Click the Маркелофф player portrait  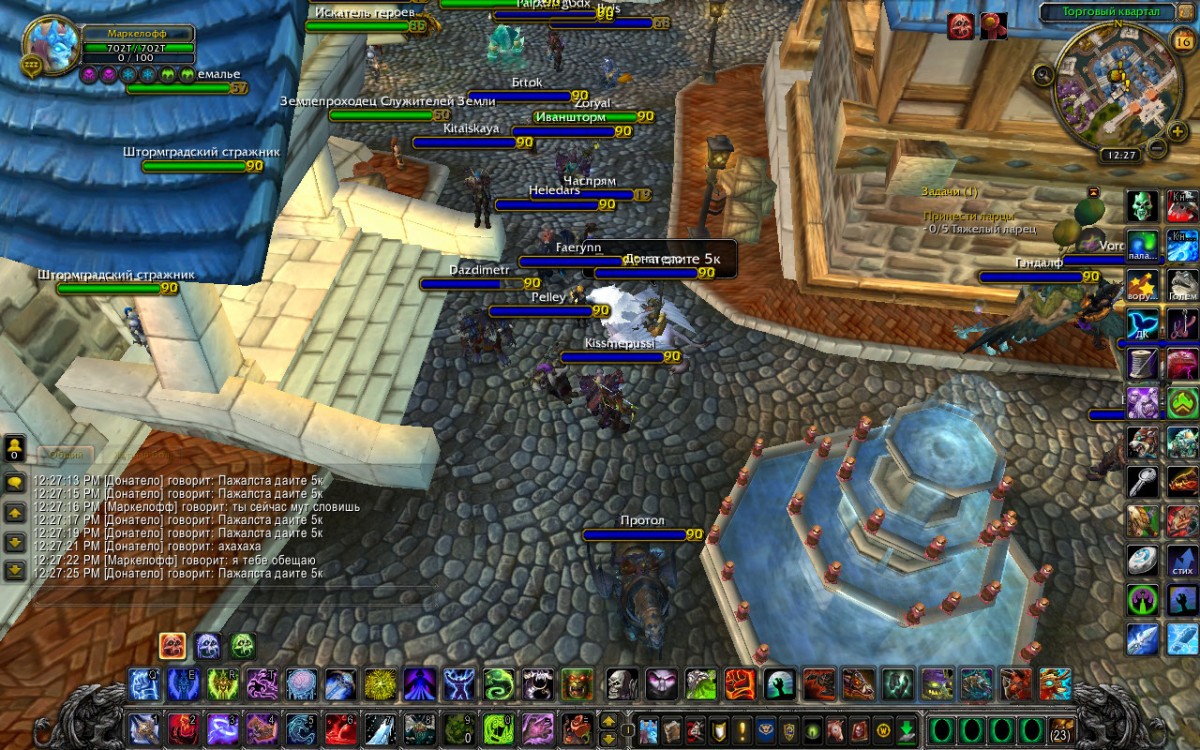pos(52,43)
